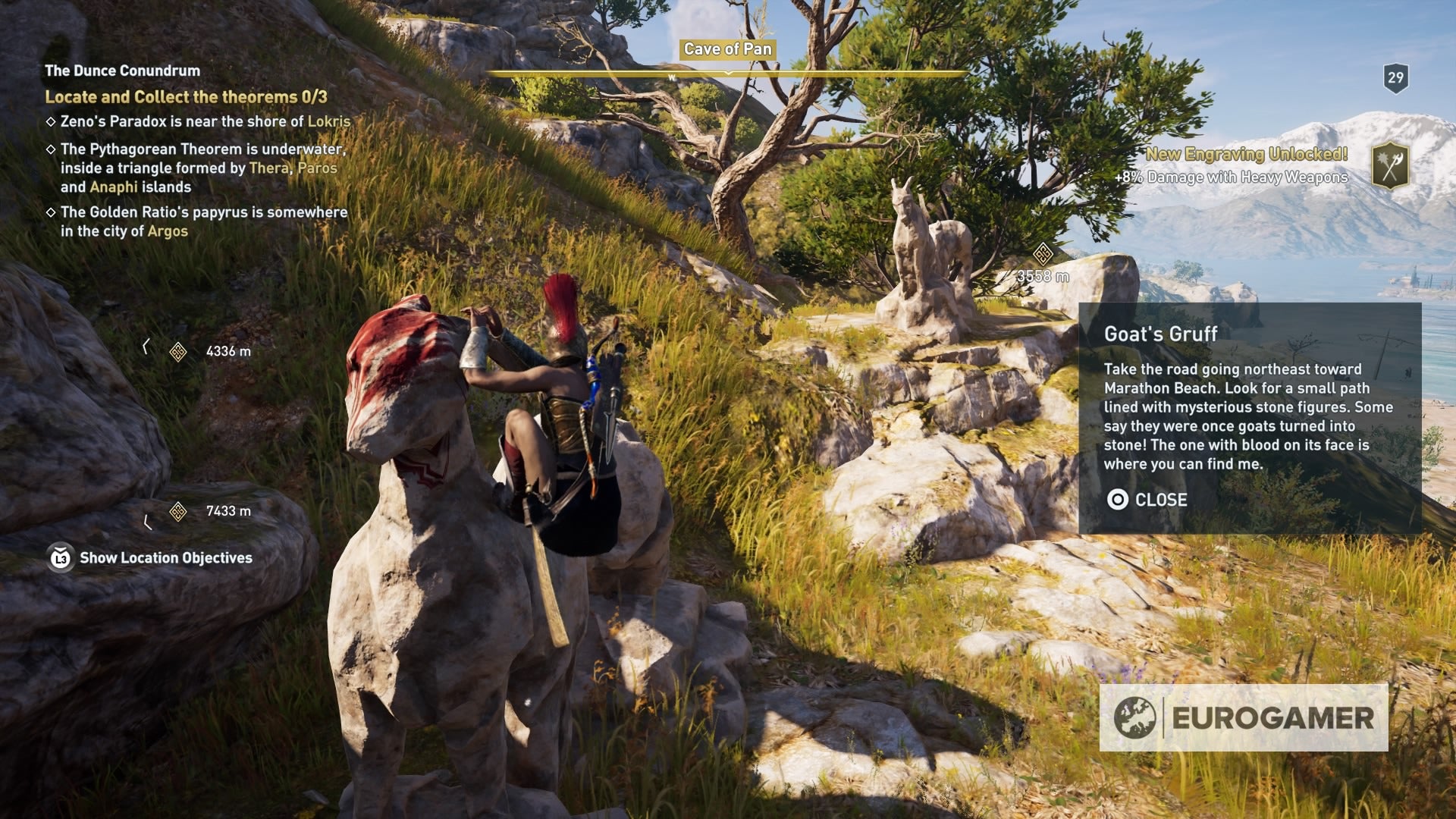Toggle the diamond beside Zeno's Paradox objective
The height and width of the screenshot is (819, 1456).
tap(51, 120)
